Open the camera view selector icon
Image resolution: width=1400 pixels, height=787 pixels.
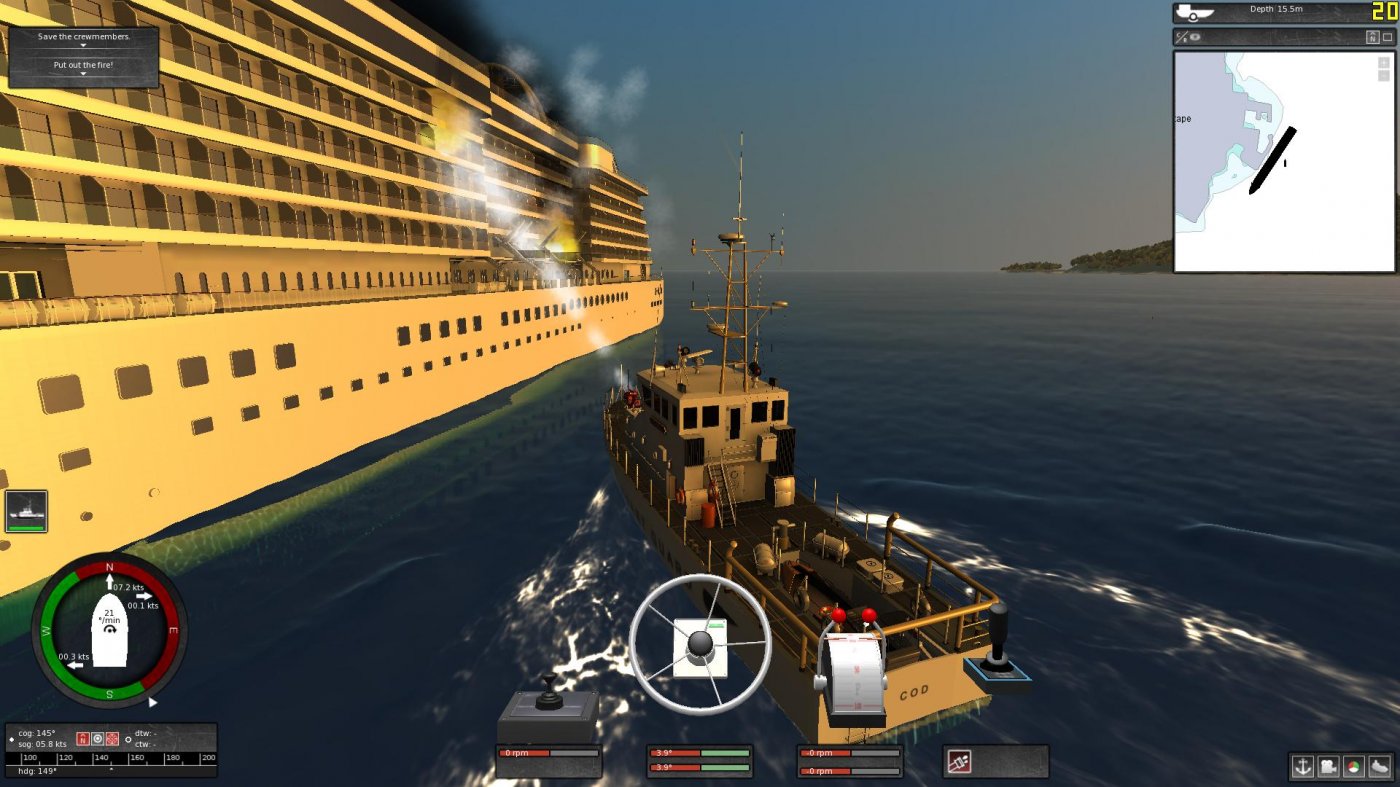coord(1328,768)
